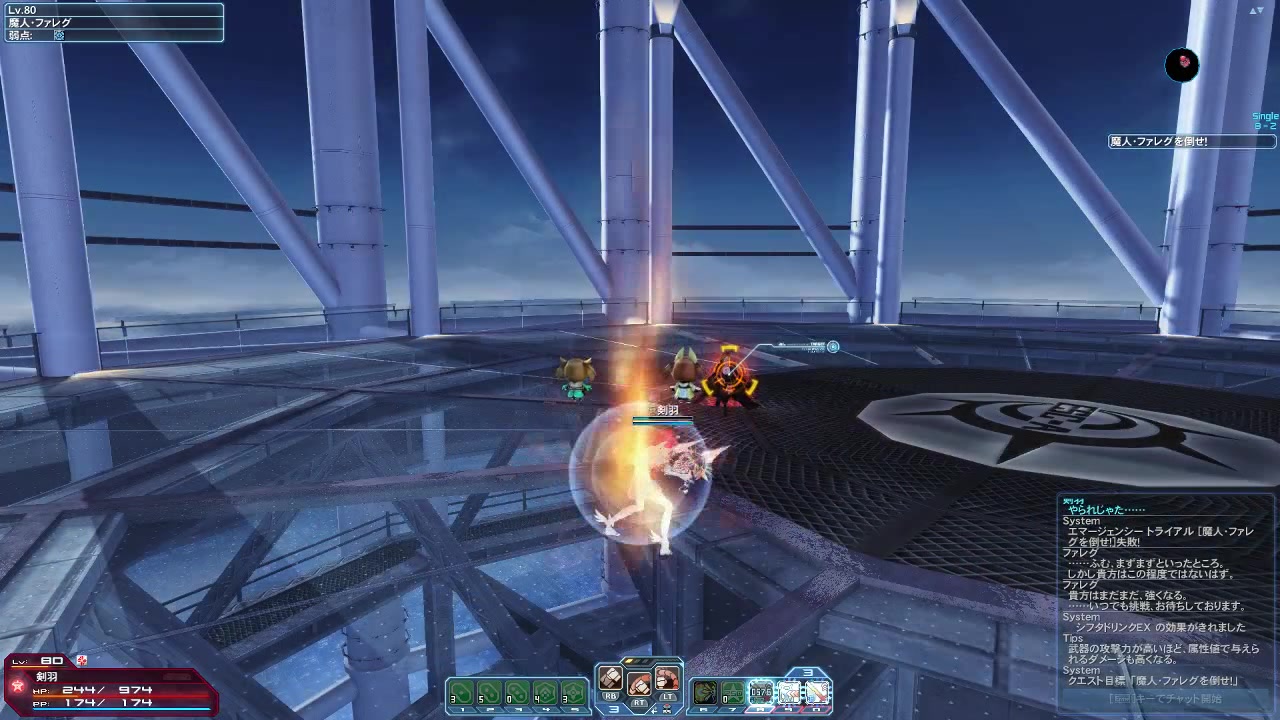Image resolution: width=1280 pixels, height=720 pixels.
Task: Activate the fist photon art above the RB label
Action: point(610,677)
